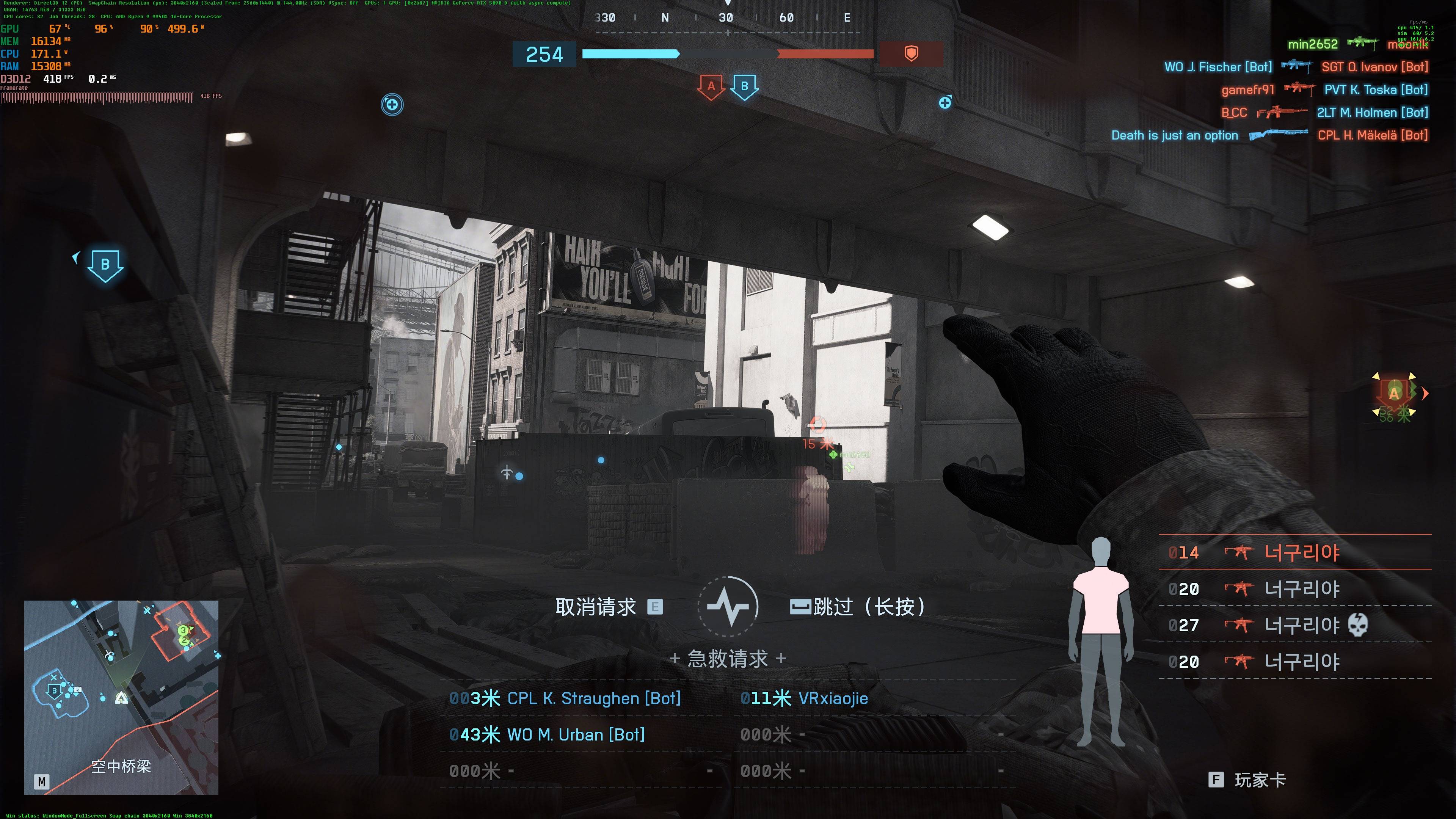
Task: Open the 玩家卡 player card
Action: point(1249,780)
